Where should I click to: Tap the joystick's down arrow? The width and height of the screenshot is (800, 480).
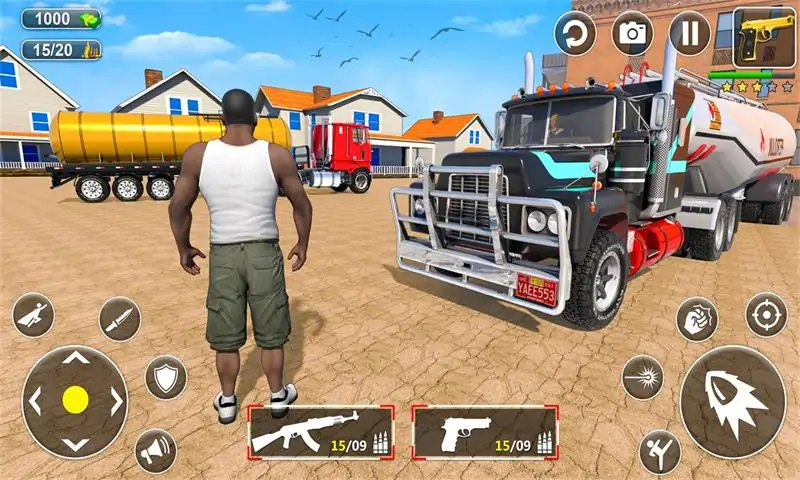pyautogui.click(x=75, y=443)
